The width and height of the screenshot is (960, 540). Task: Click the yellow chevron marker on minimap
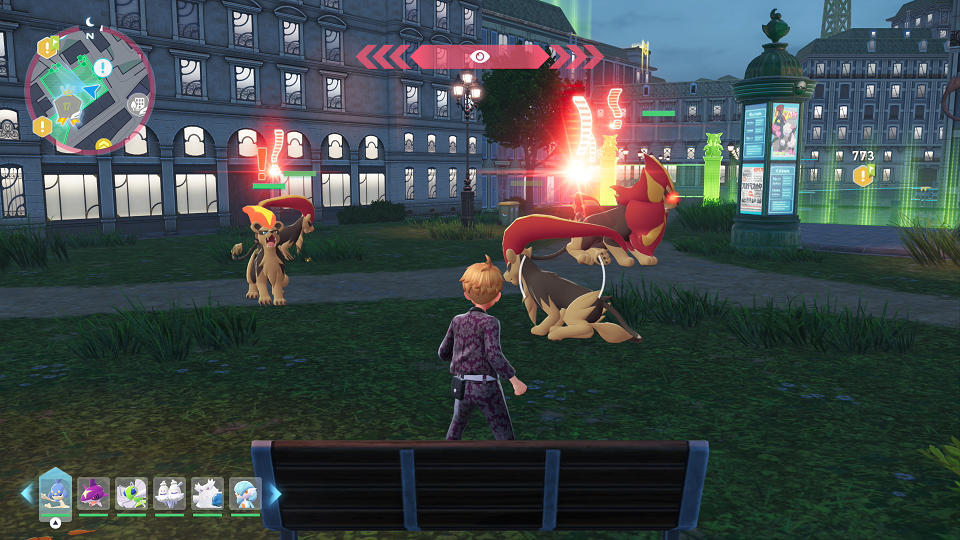[103, 146]
